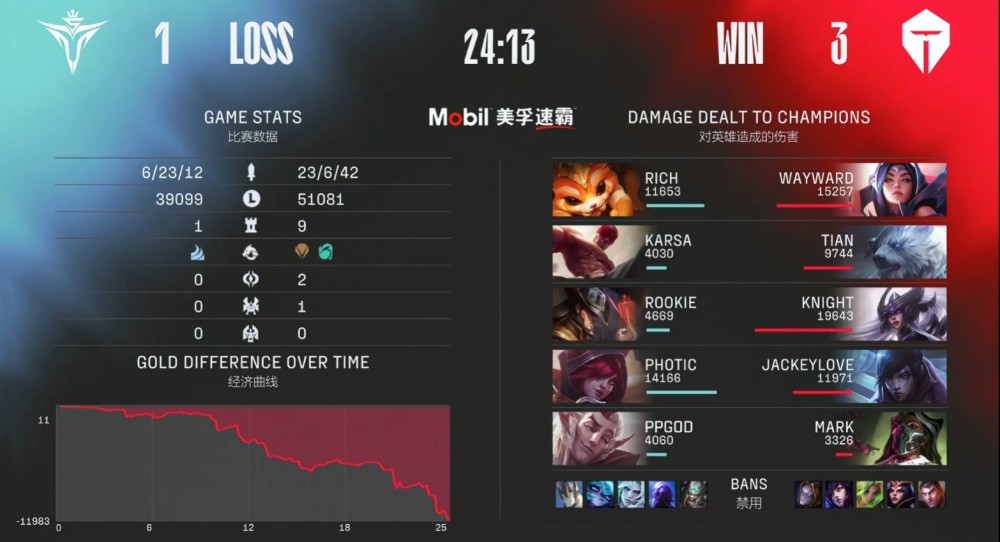Image resolution: width=1000 pixels, height=542 pixels.
Task: Select Wayward's champion portrait
Action: point(902,190)
